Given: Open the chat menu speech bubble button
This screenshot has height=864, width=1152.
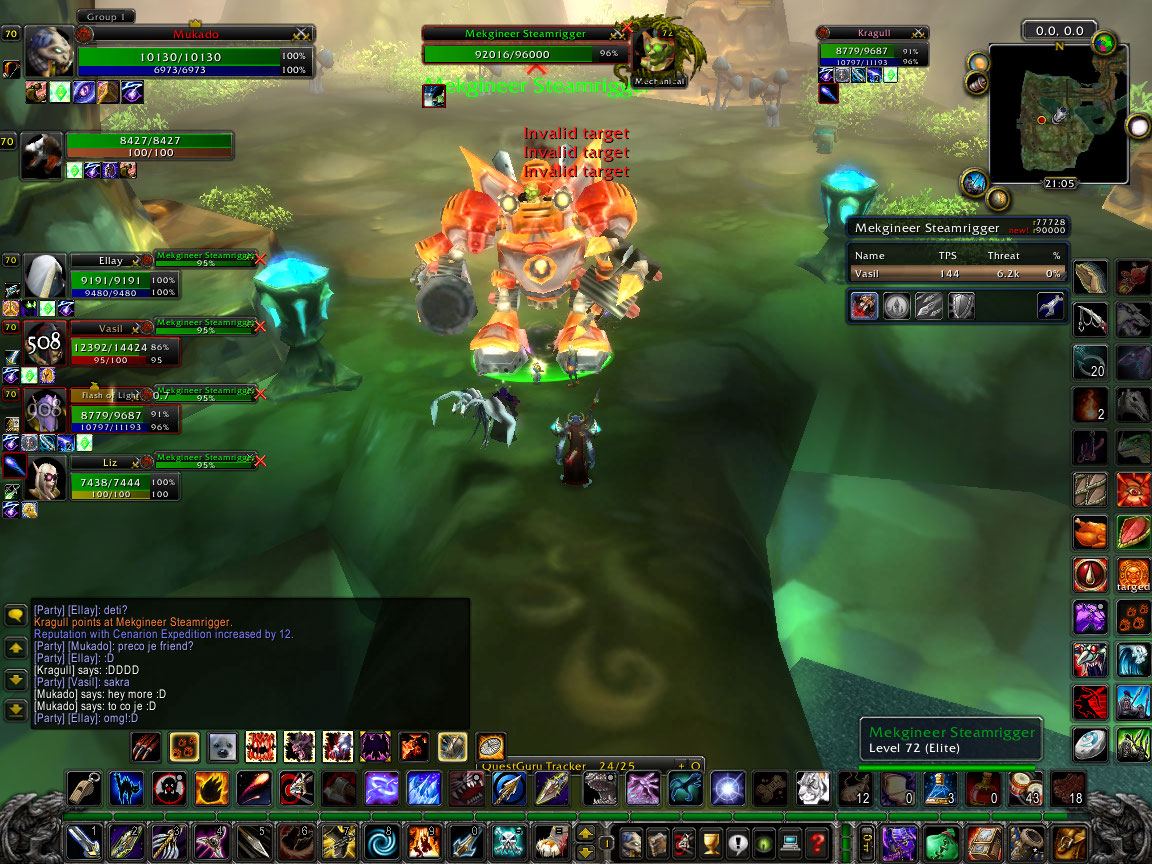Looking at the screenshot, I should coord(15,615).
